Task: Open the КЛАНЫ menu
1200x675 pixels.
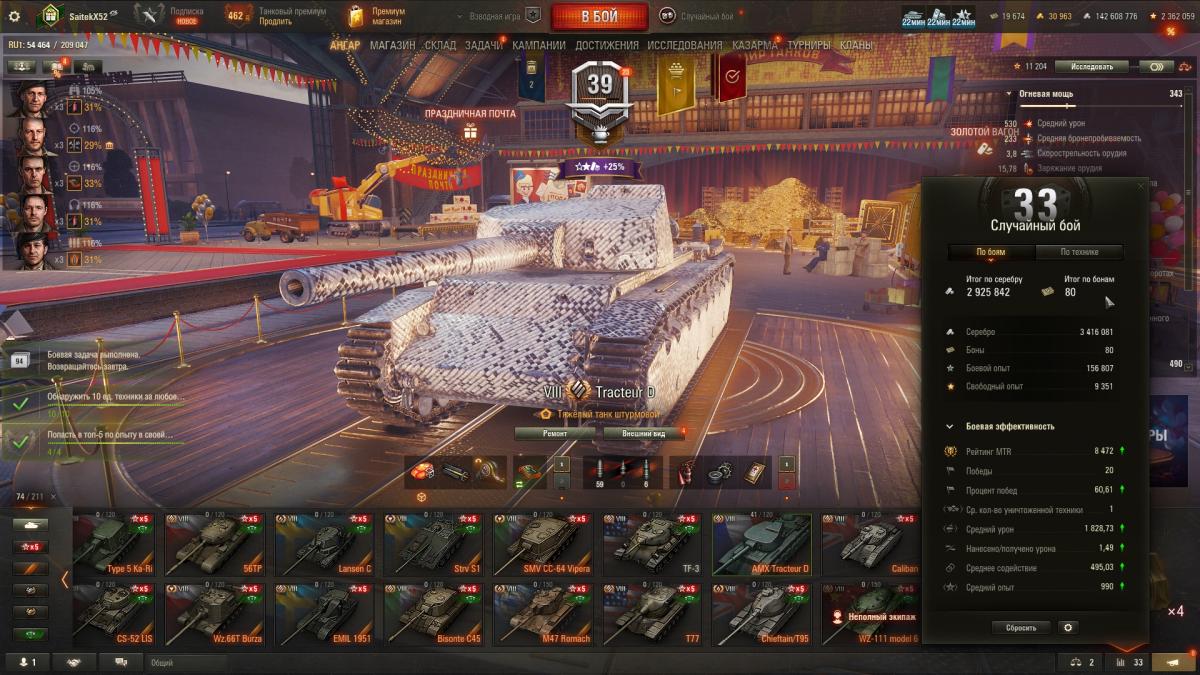Action: (x=855, y=45)
